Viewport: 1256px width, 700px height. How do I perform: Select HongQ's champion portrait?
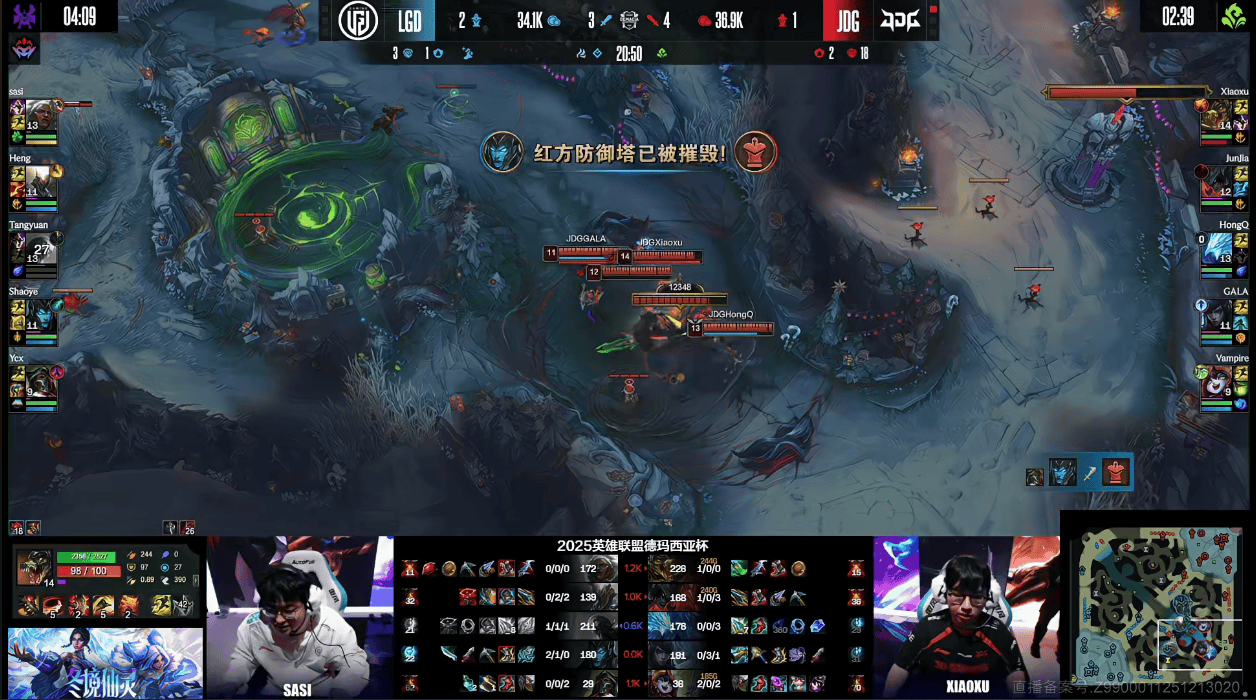pos(1217,248)
